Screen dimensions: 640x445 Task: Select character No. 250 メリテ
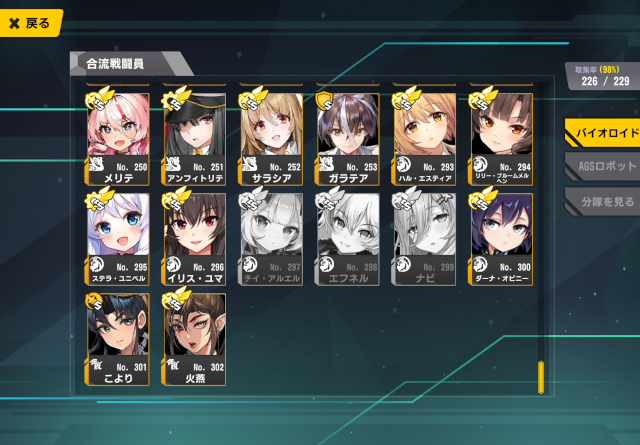coord(118,135)
